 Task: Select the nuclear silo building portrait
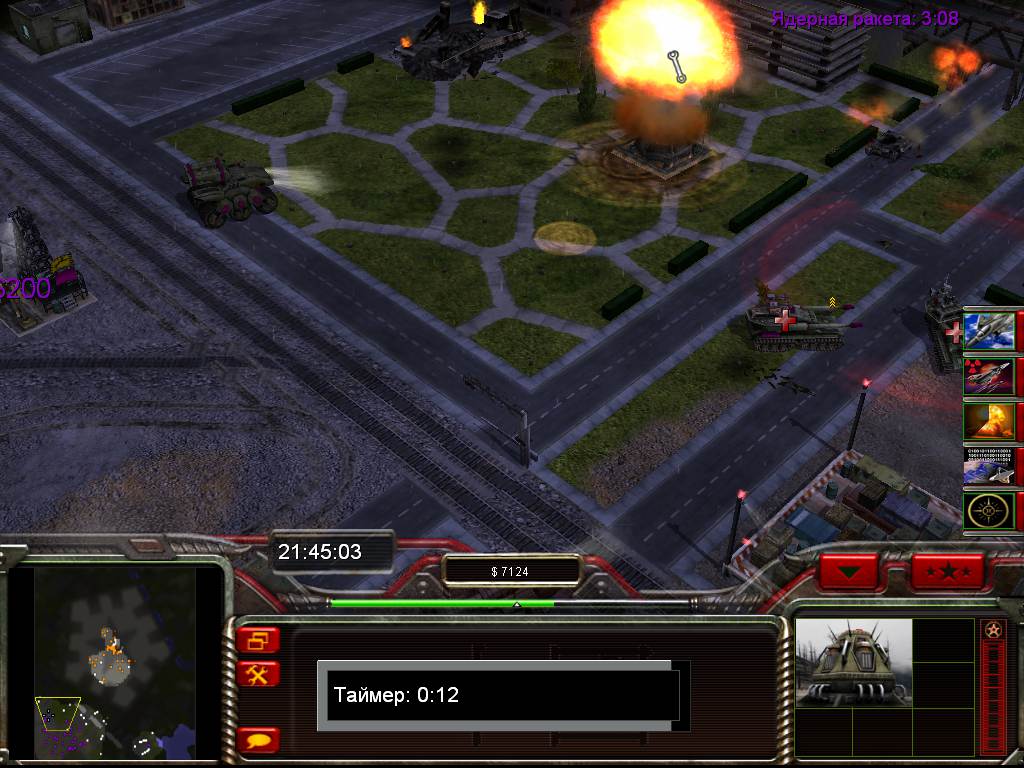tap(853, 662)
